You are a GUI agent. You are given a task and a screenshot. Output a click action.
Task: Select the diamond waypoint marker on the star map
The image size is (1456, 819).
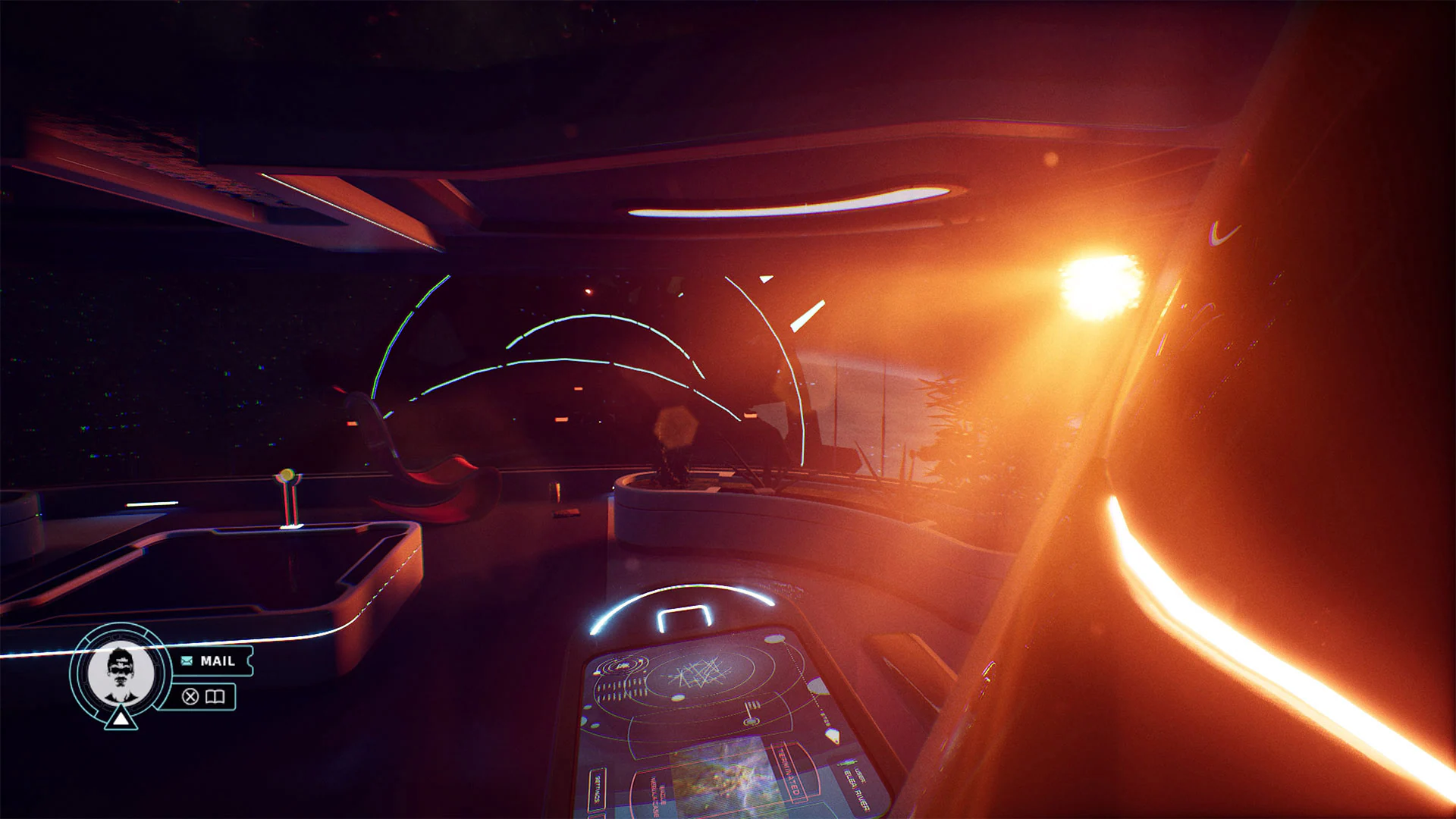tap(833, 735)
